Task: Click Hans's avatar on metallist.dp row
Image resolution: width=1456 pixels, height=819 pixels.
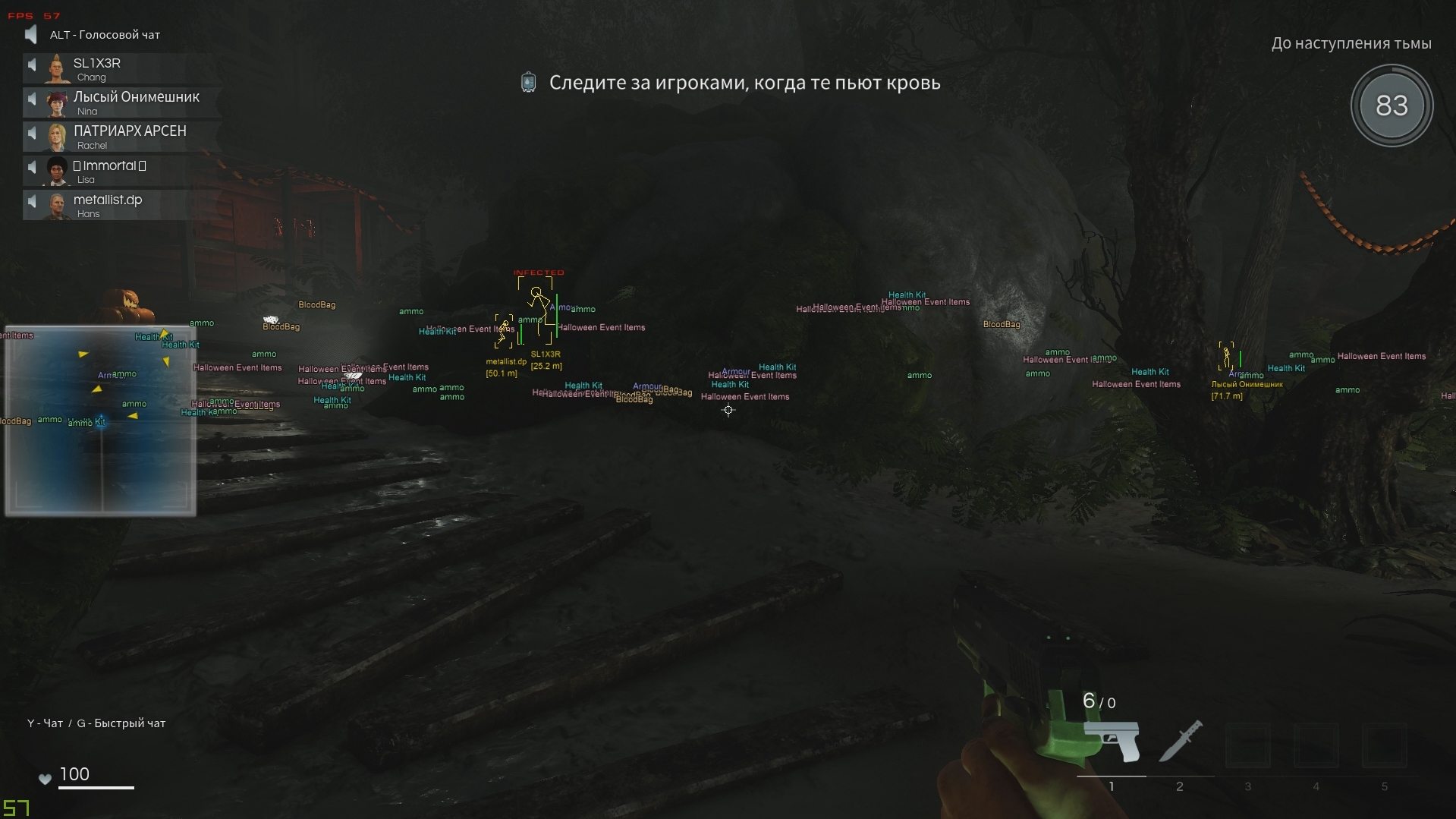Action: click(x=55, y=203)
